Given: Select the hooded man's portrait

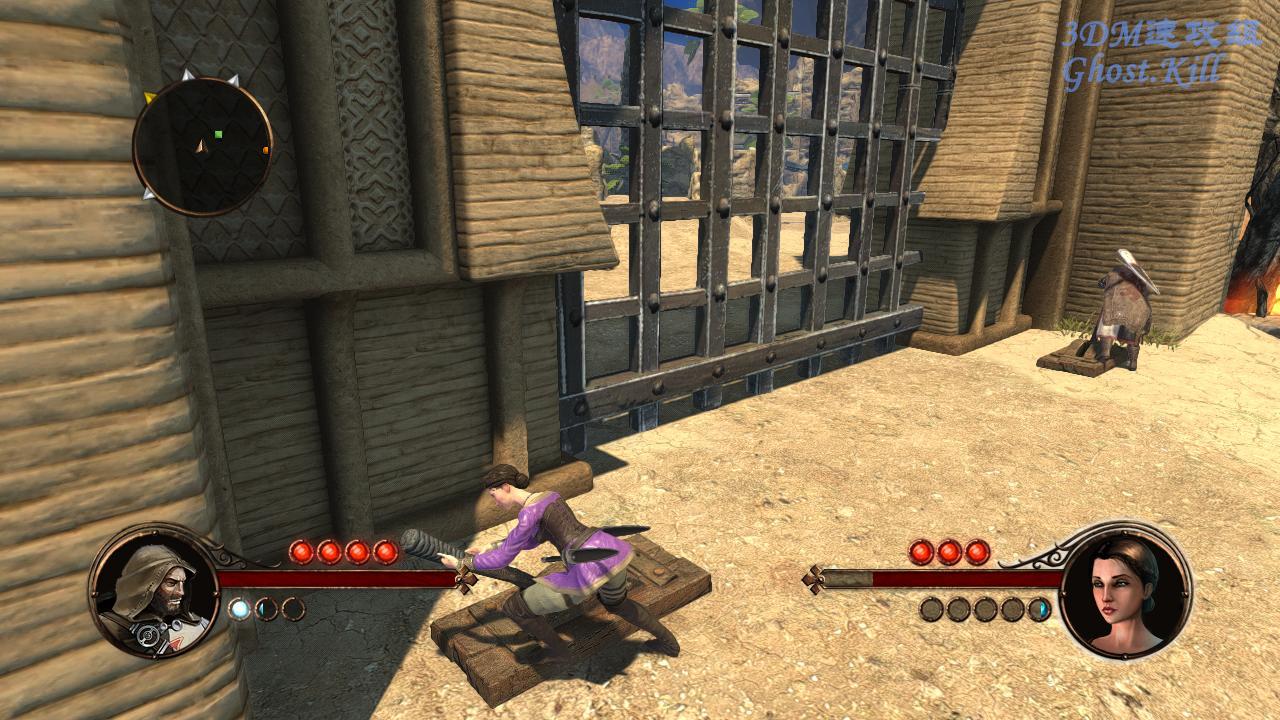Looking at the screenshot, I should pyautogui.click(x=153, y=592).
